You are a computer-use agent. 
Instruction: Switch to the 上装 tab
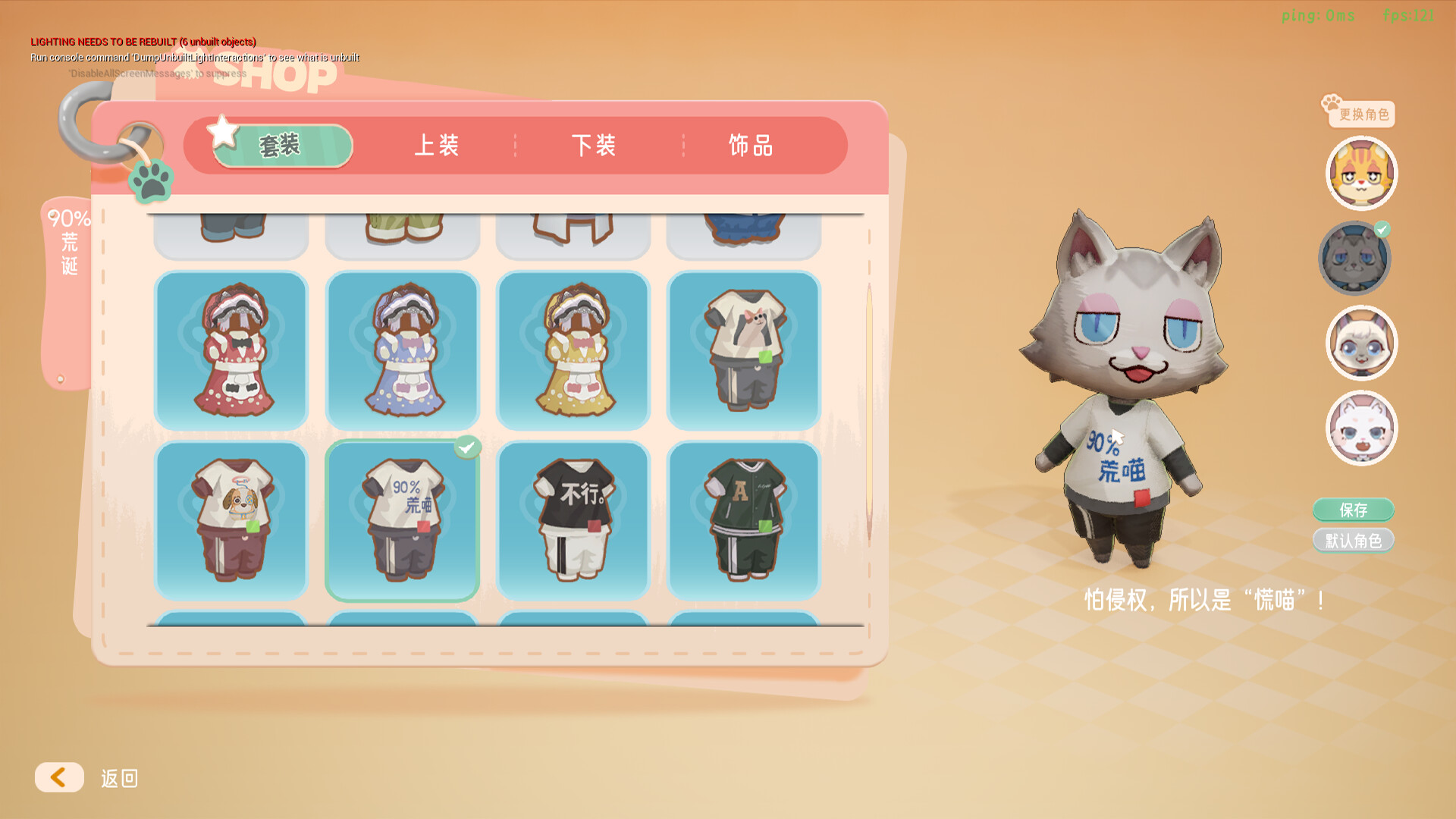[x=440, y=146]
